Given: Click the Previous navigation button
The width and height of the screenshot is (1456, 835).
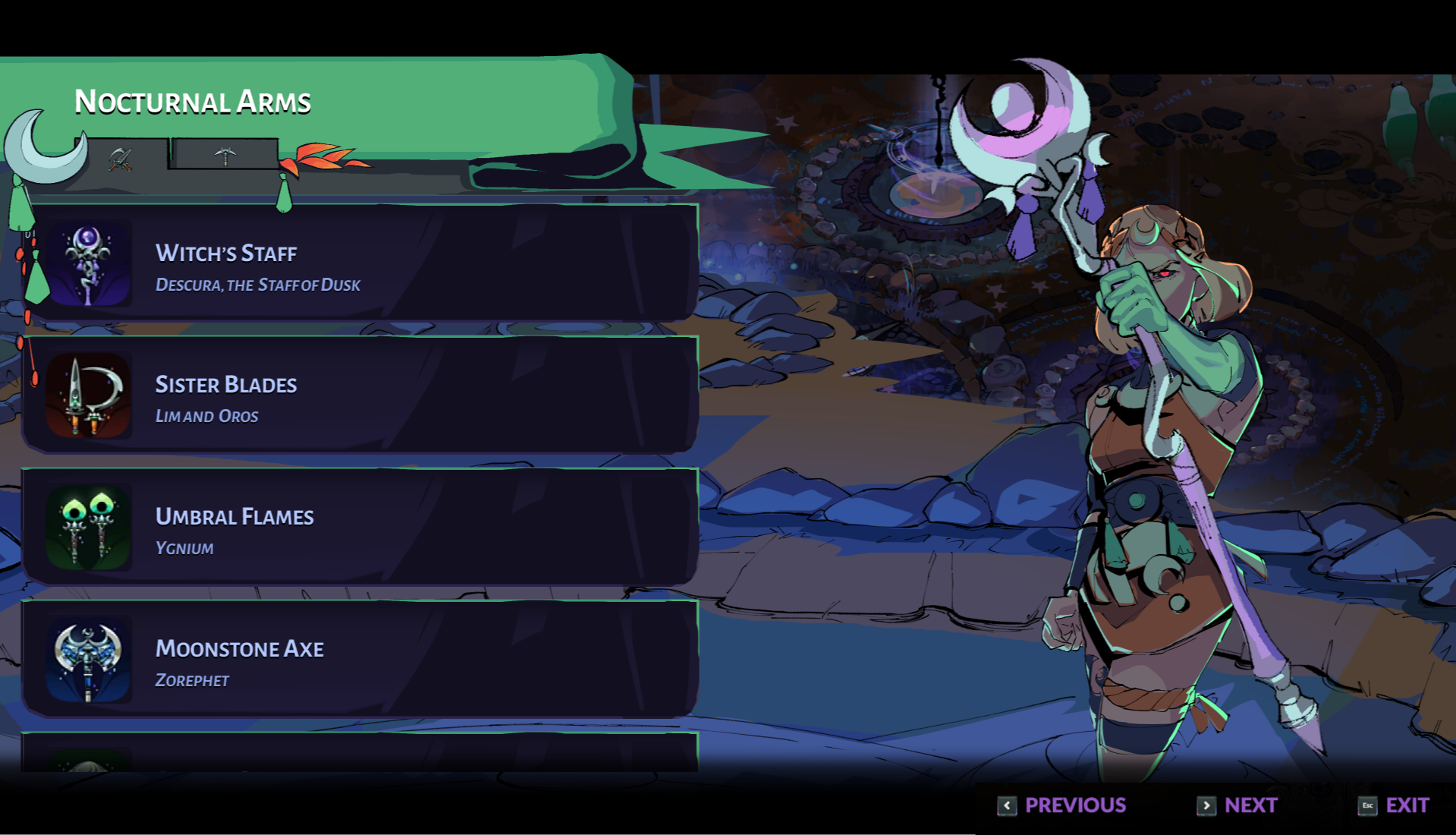Looking at the screenshot, I should click(x=1075, y=805).
